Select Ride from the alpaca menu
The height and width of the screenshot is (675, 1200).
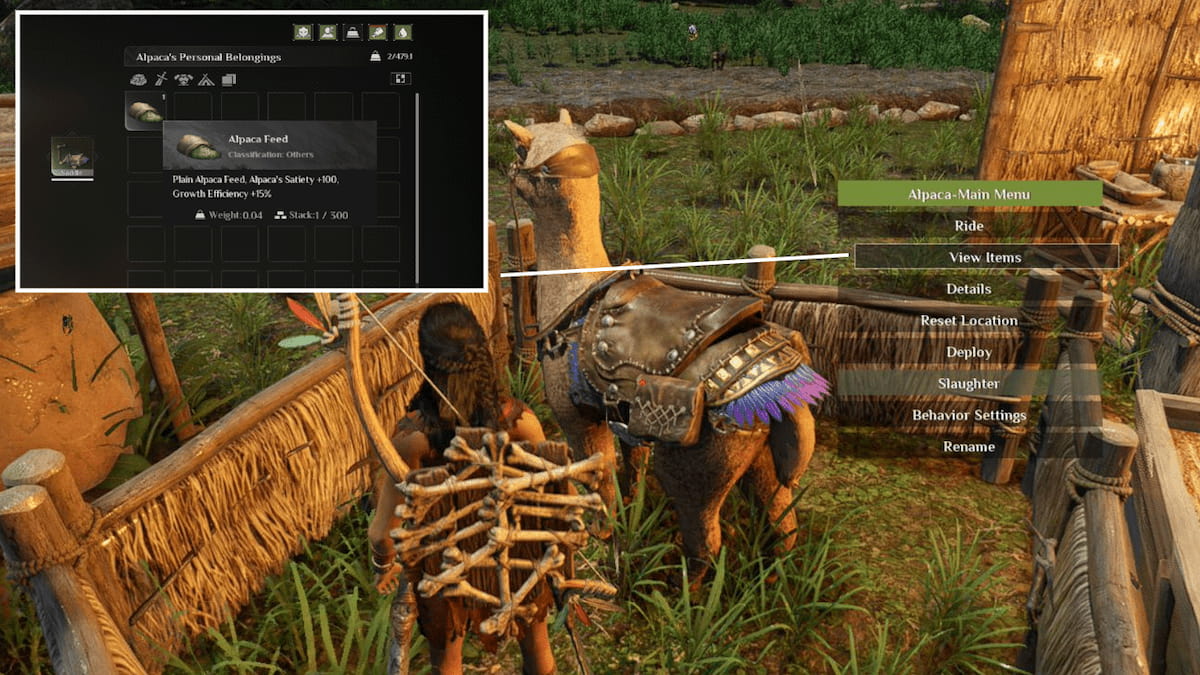pos(969,226)
